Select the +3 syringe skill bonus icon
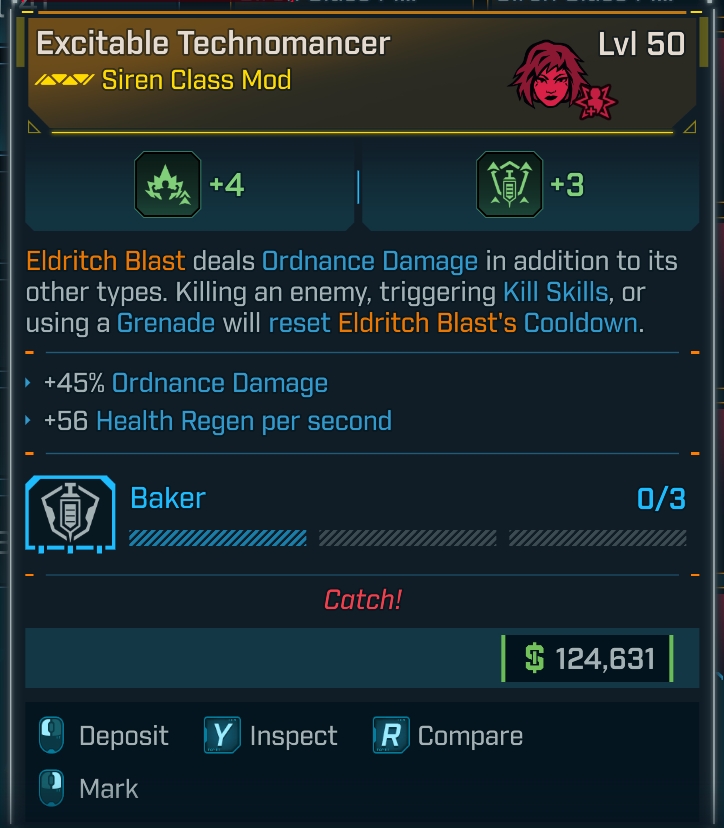The width and height of the screenshot is (724, 828). 510,185
